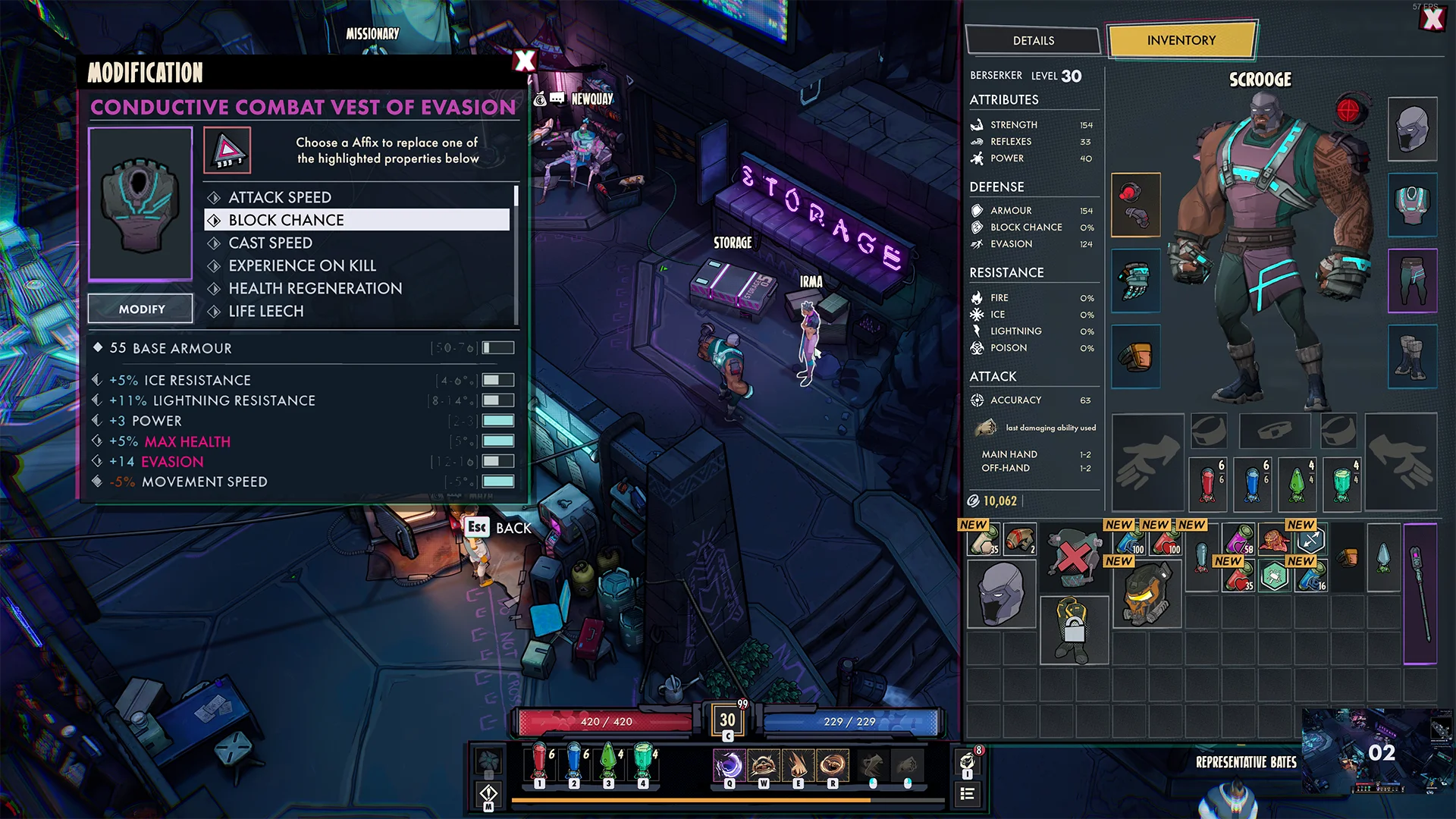Select the equipped gloves slot
Screen dimensions: 1456x819
click(x=1135, y=281)
